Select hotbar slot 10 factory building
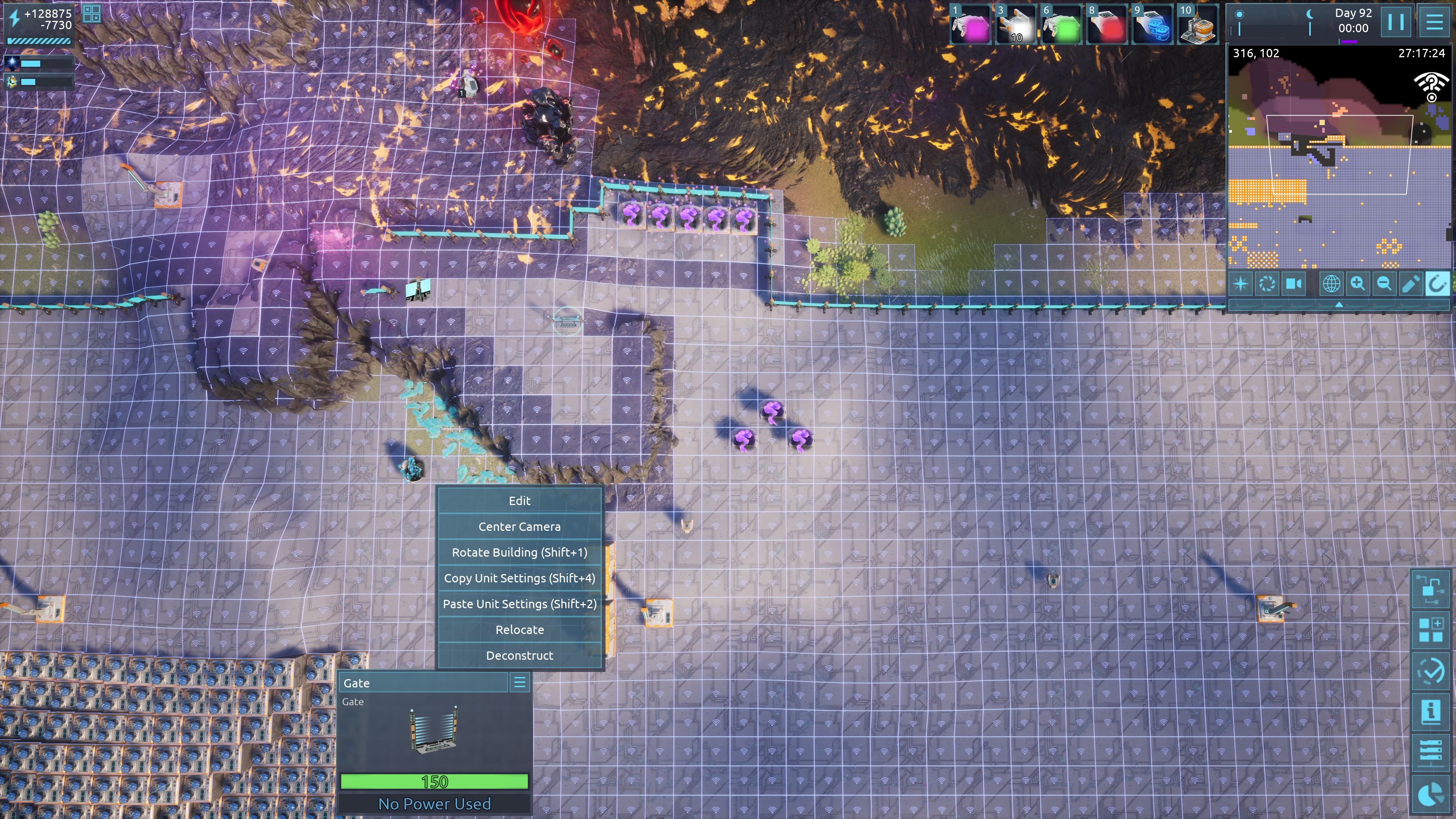 click(1198, 25)
